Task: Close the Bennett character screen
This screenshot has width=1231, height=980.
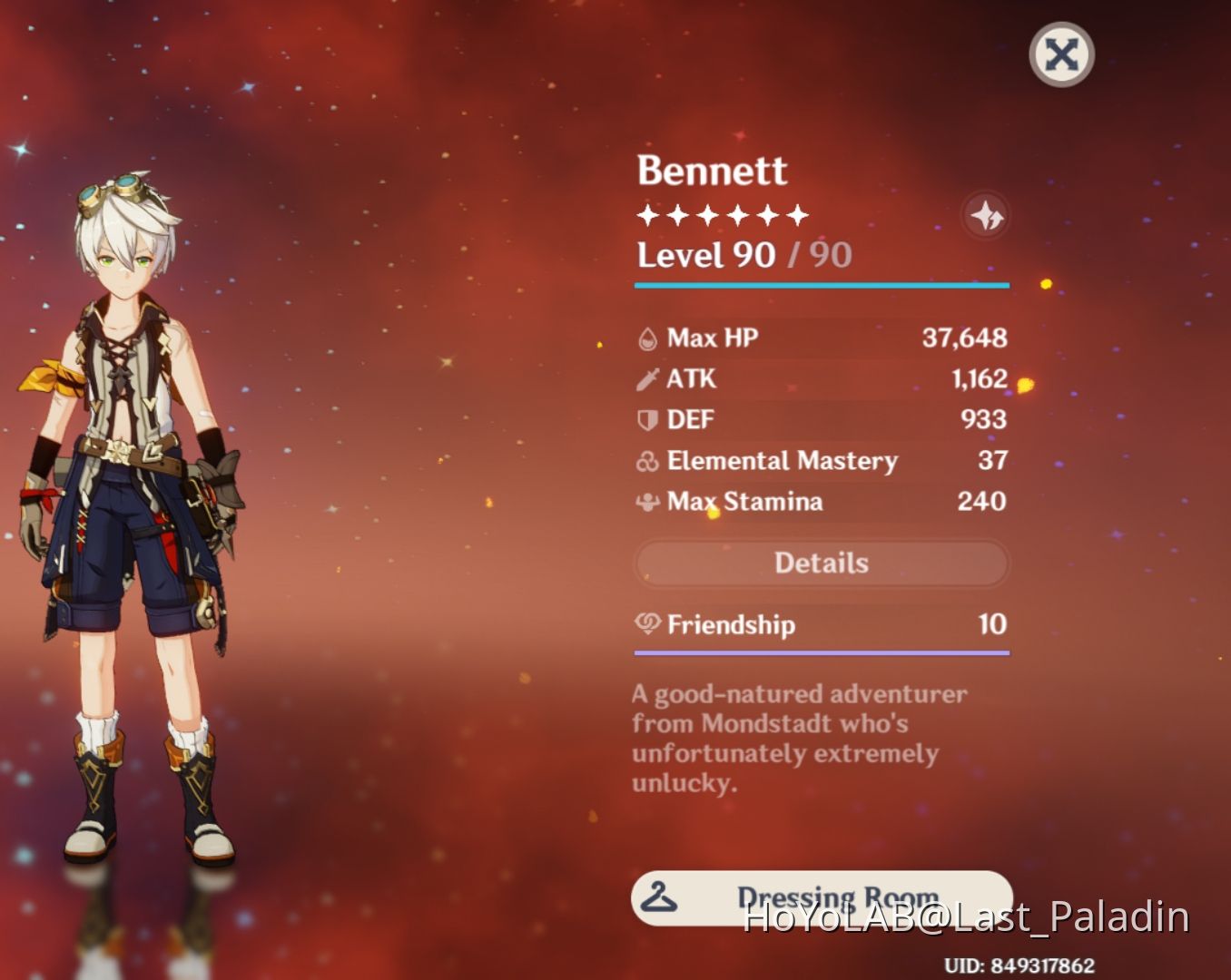Action: pos(1060,54)
